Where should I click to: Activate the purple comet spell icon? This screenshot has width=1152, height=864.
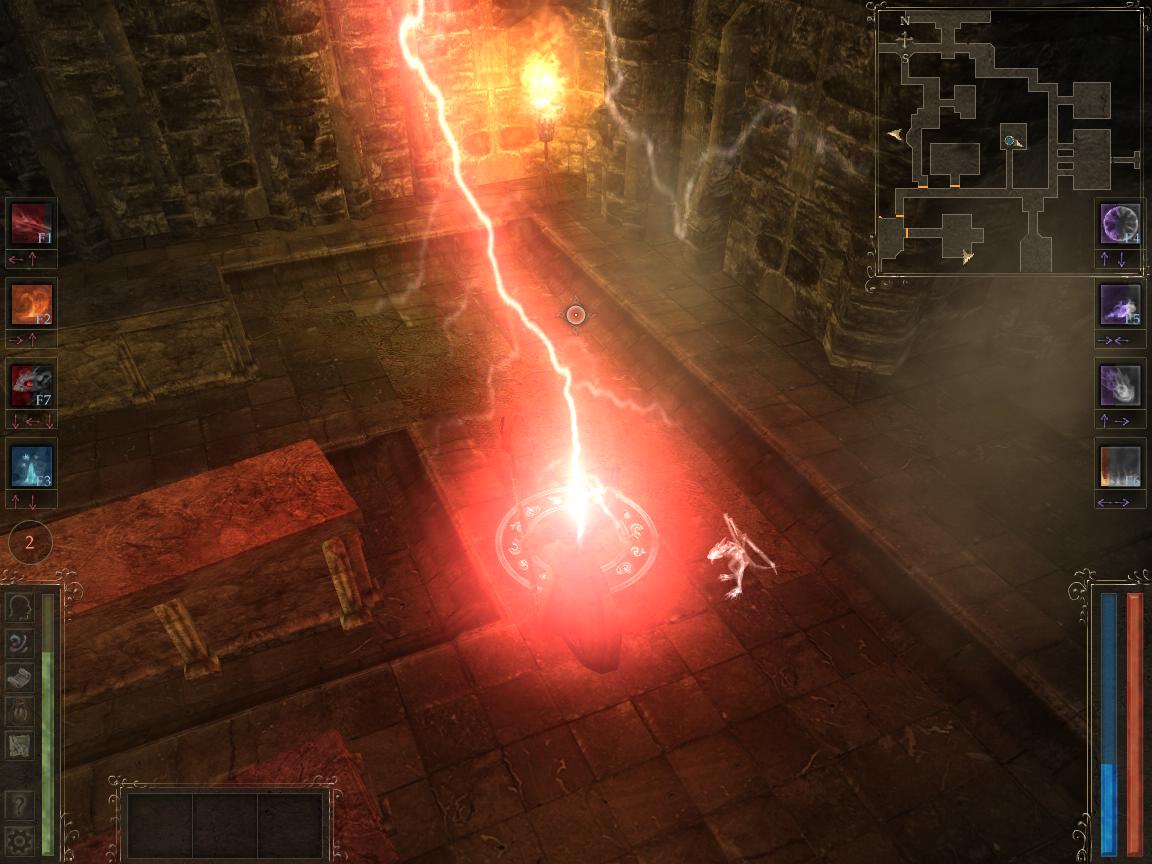click(1120, 385)
